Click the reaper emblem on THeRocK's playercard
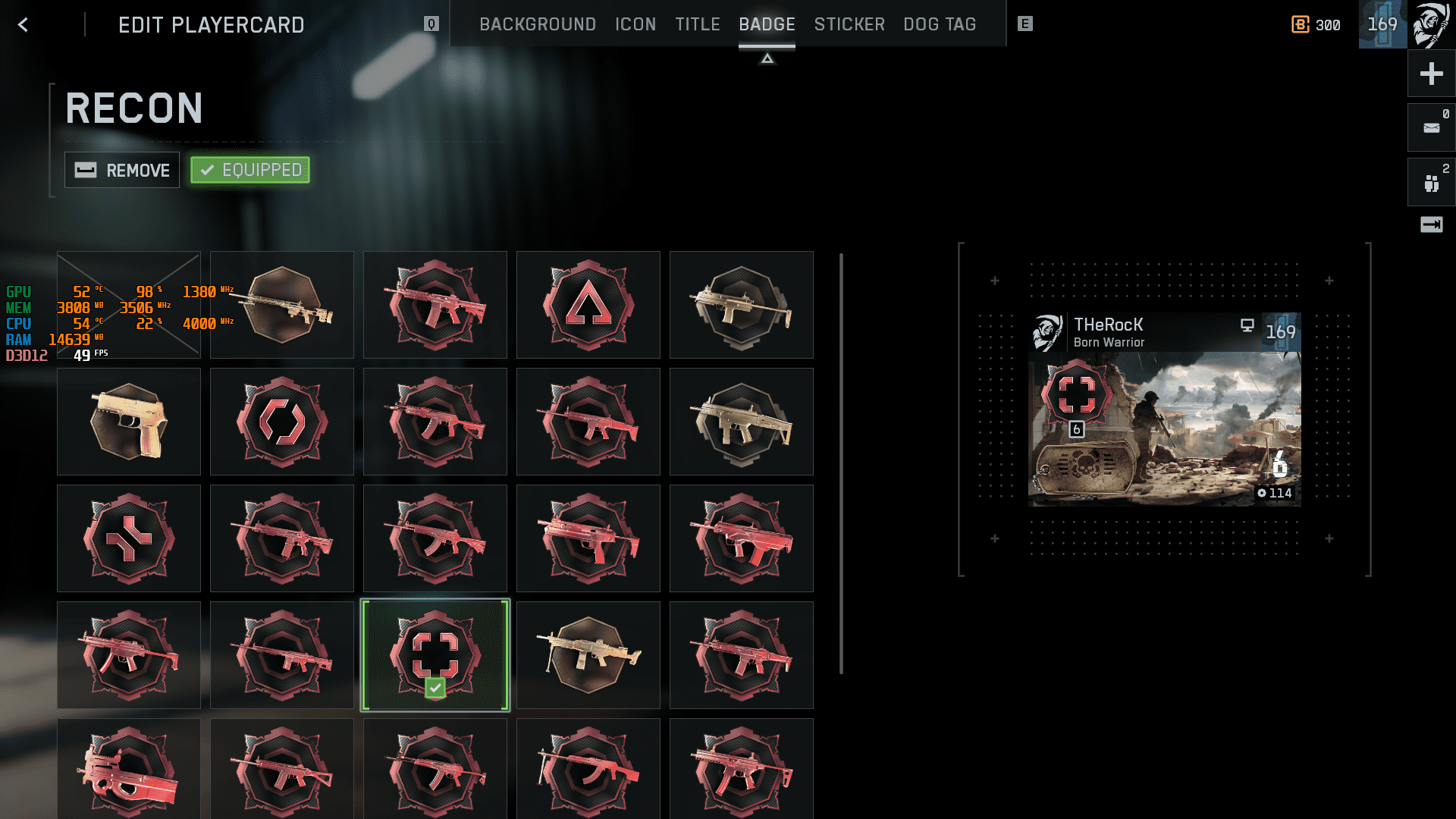This screenshot has height=819, width=1456. (1049, 331)
